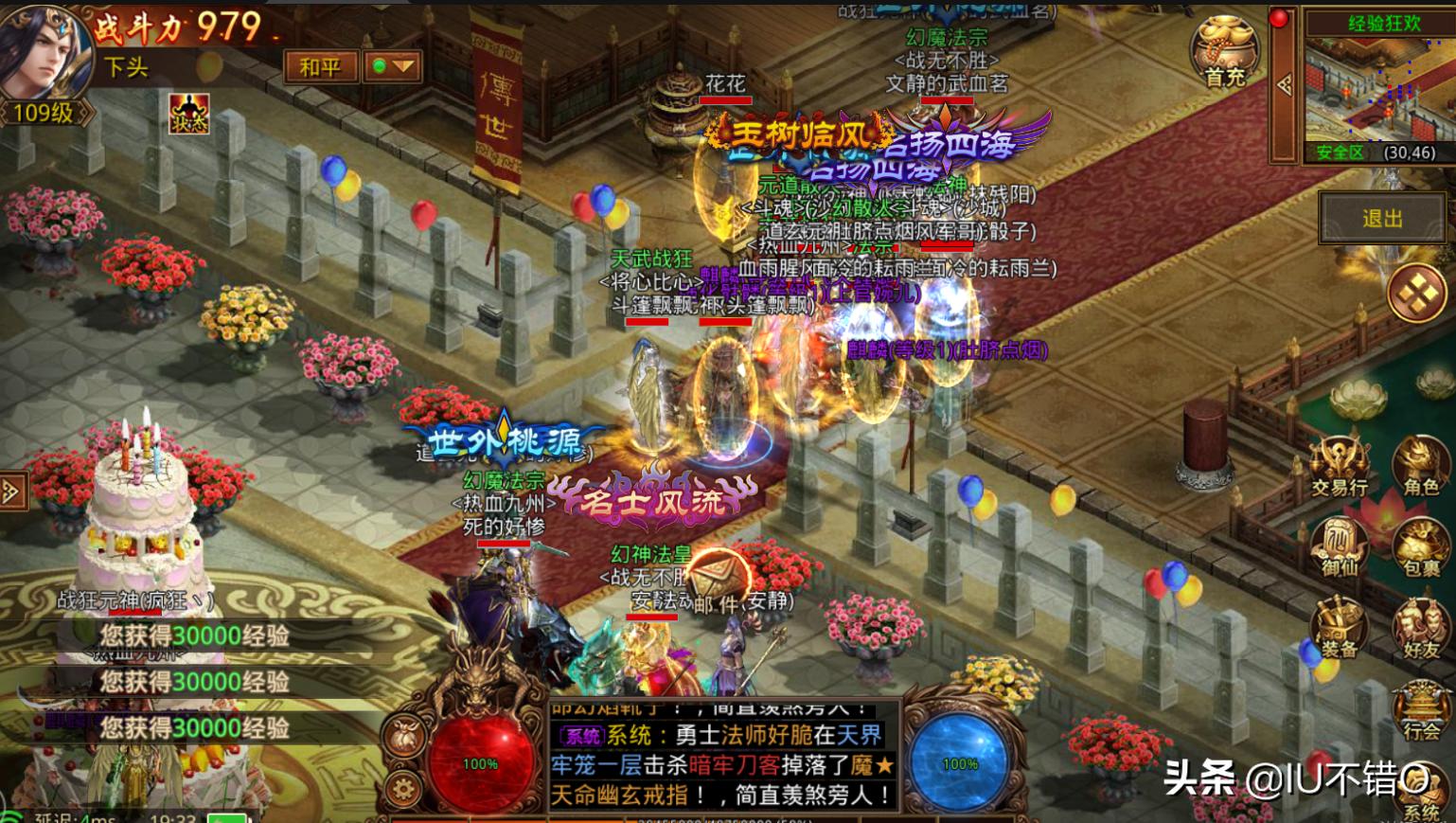The image size is (1456, 823).
Task: Collapse the minimap with the side chevron
Action: coord(1284,85)
